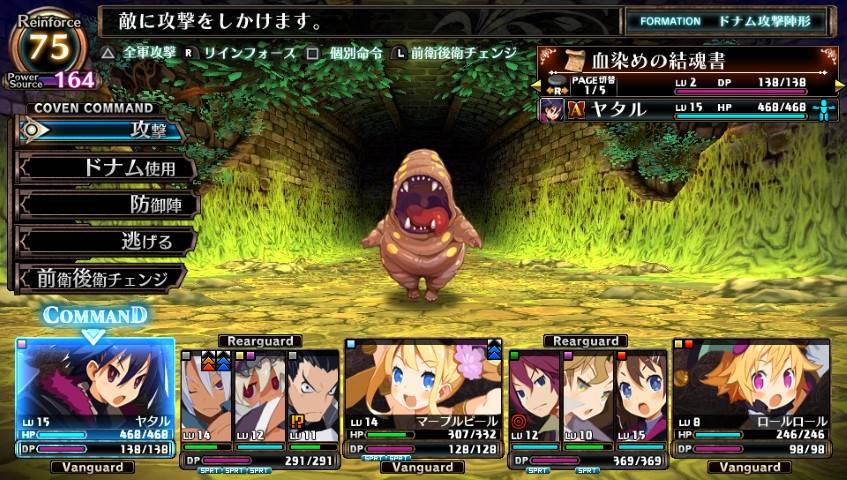
Task: Select the マーブルピール coven panel
Action: pyautogui.click(x=423, y=398)
